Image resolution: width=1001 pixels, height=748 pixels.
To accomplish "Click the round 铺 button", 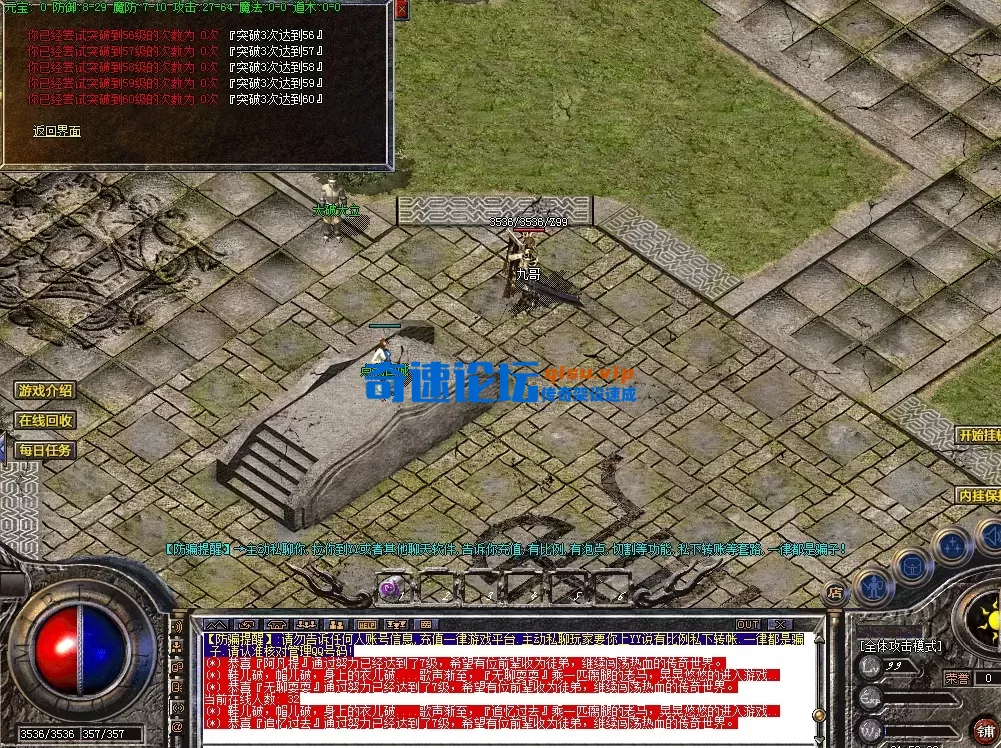I will click(x=985, y=728).
